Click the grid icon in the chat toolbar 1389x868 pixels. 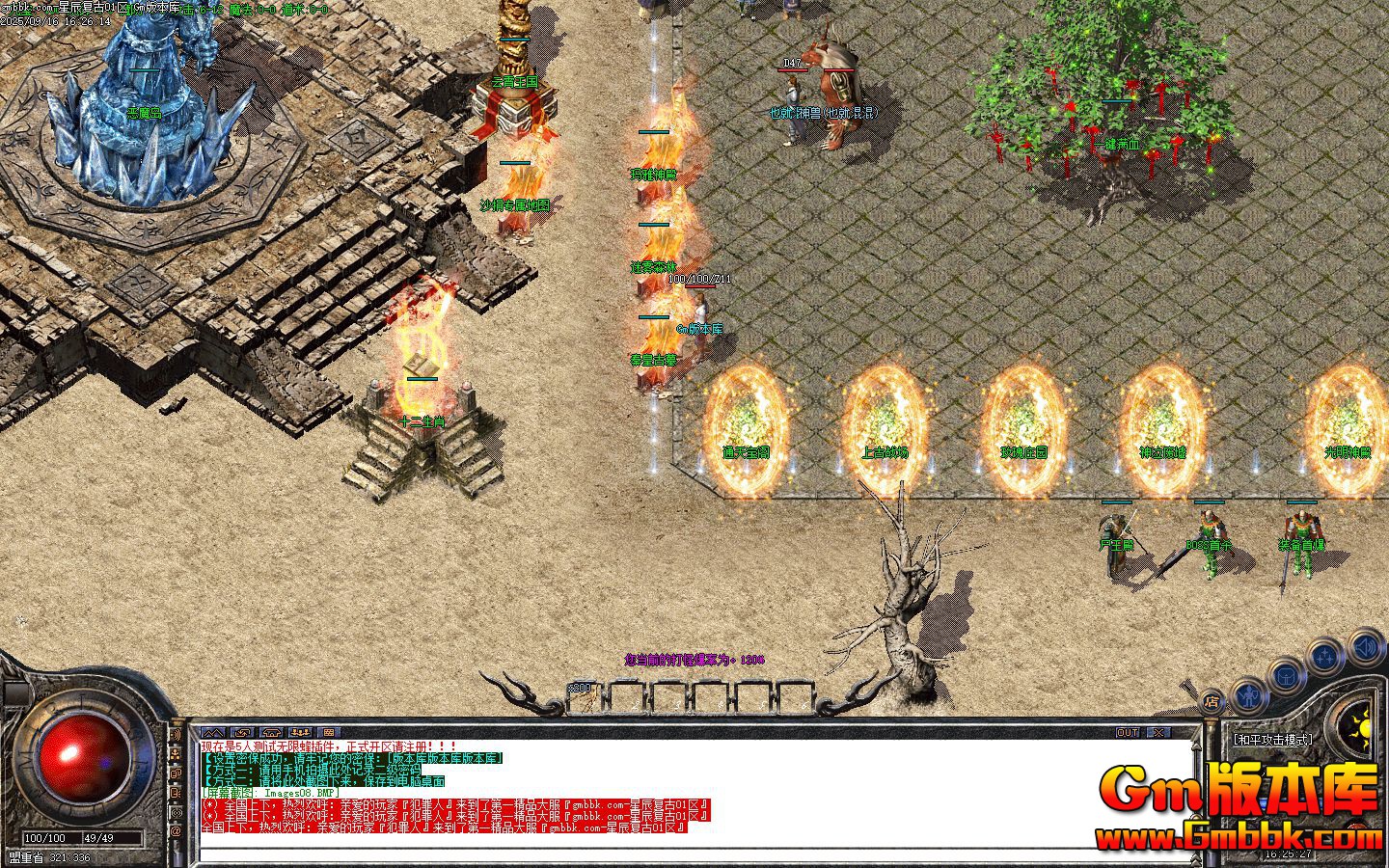tap(330, 733)
